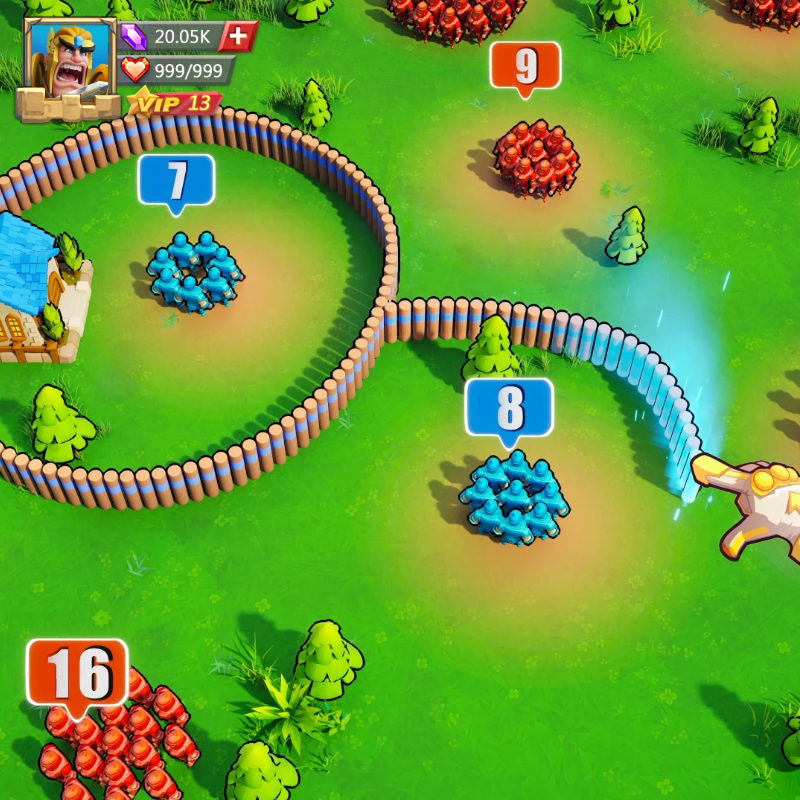Add more gems with the plus button

[238, 36]
